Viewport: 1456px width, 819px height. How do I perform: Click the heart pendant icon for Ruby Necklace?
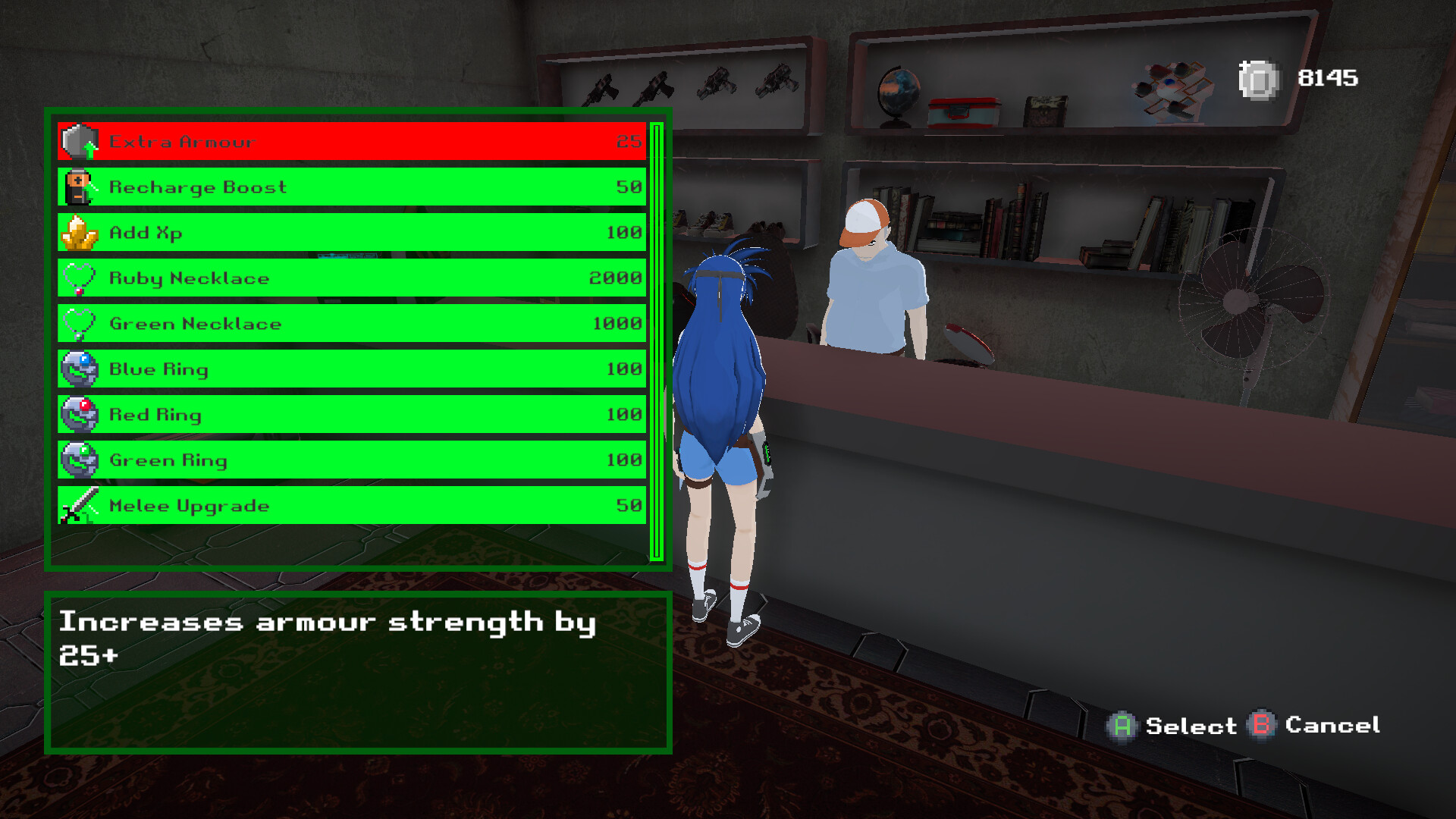[x=80, y=278]
